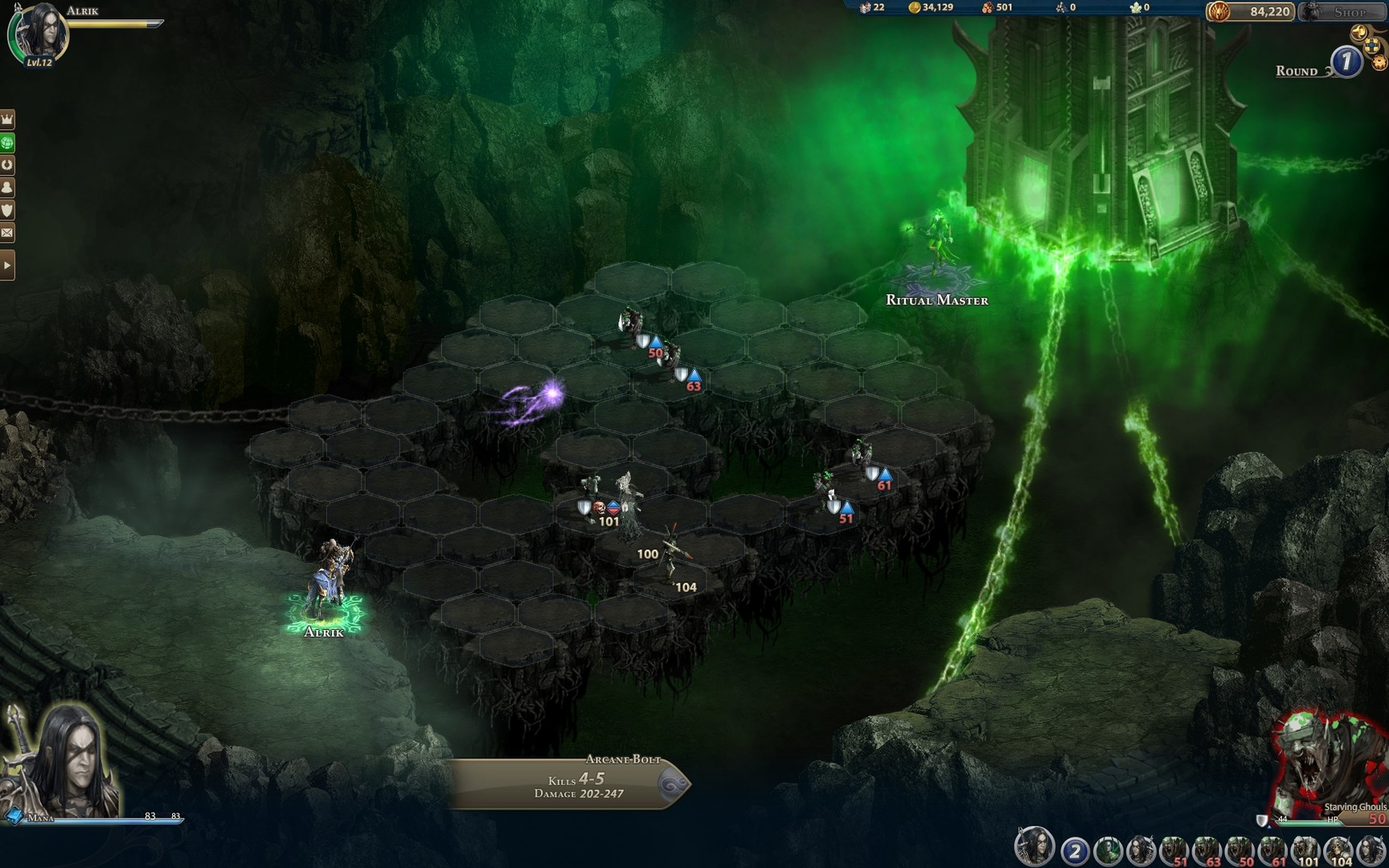The image size is (1389, 868).
Task: Open the gear settings icon below Round indicator
Action: pyautogui.click(x=1378, y=60)
